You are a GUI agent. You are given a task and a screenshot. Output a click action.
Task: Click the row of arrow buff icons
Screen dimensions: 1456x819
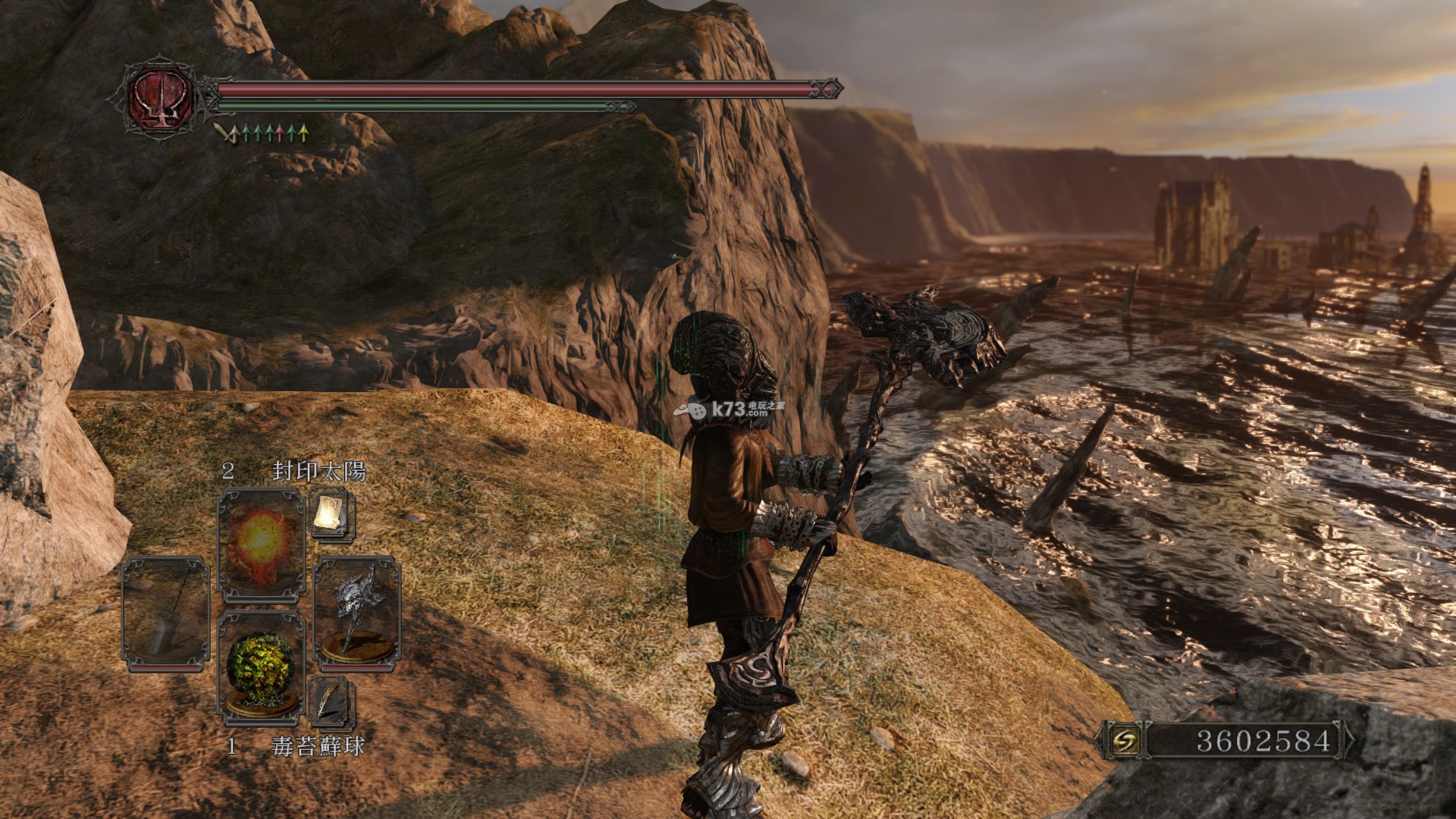(x=262, y=134)
